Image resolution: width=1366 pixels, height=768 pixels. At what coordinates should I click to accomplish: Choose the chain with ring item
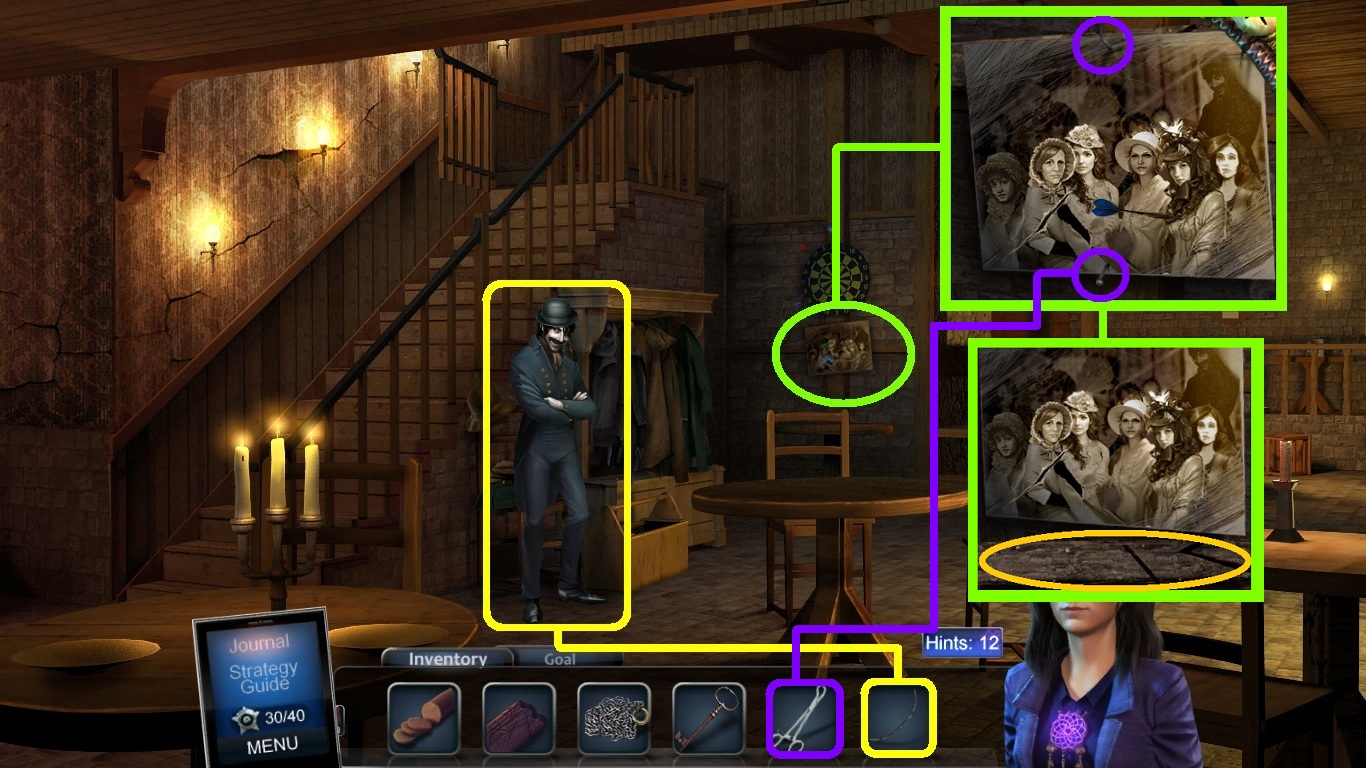coord(613,718)
